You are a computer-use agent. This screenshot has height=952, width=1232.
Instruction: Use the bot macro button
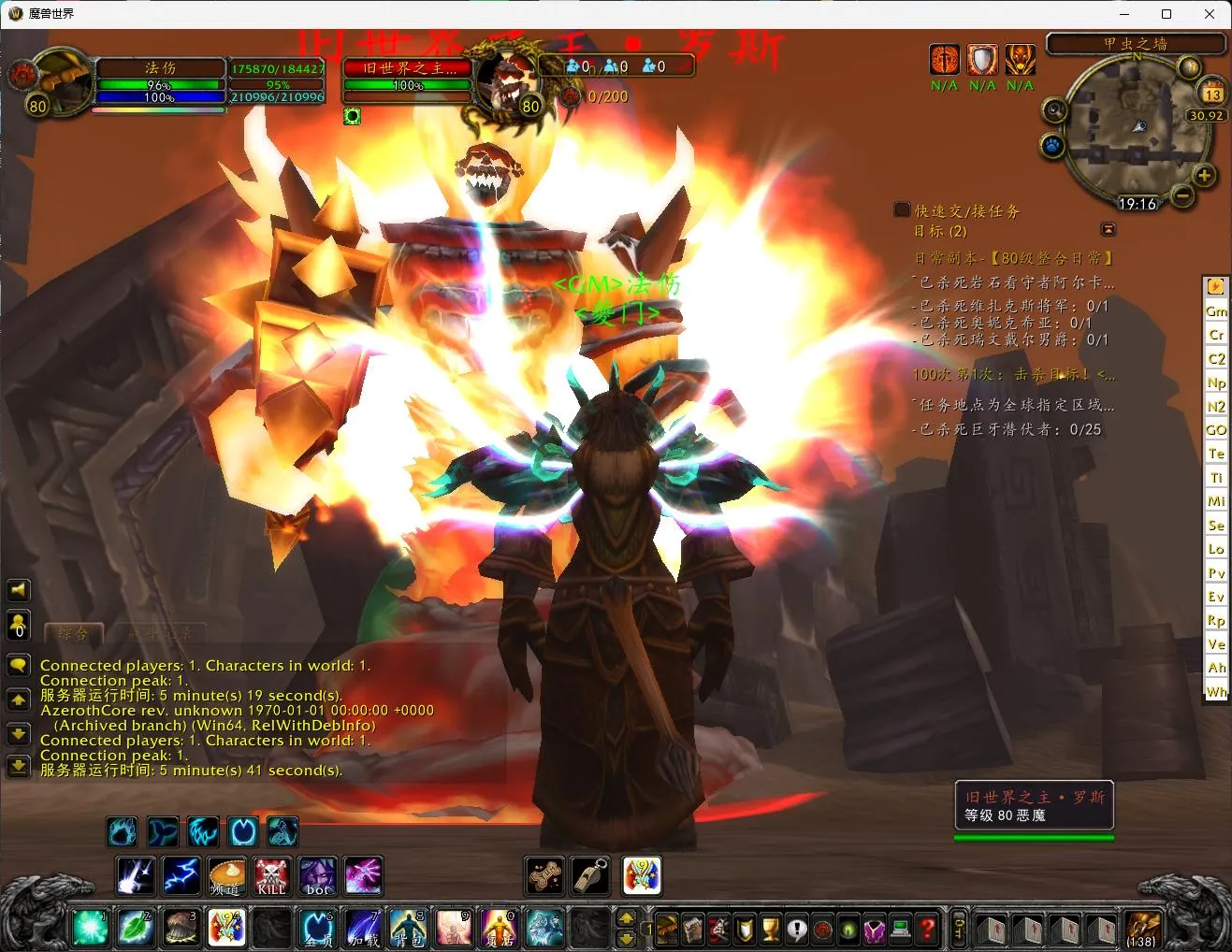click(317, 876)
